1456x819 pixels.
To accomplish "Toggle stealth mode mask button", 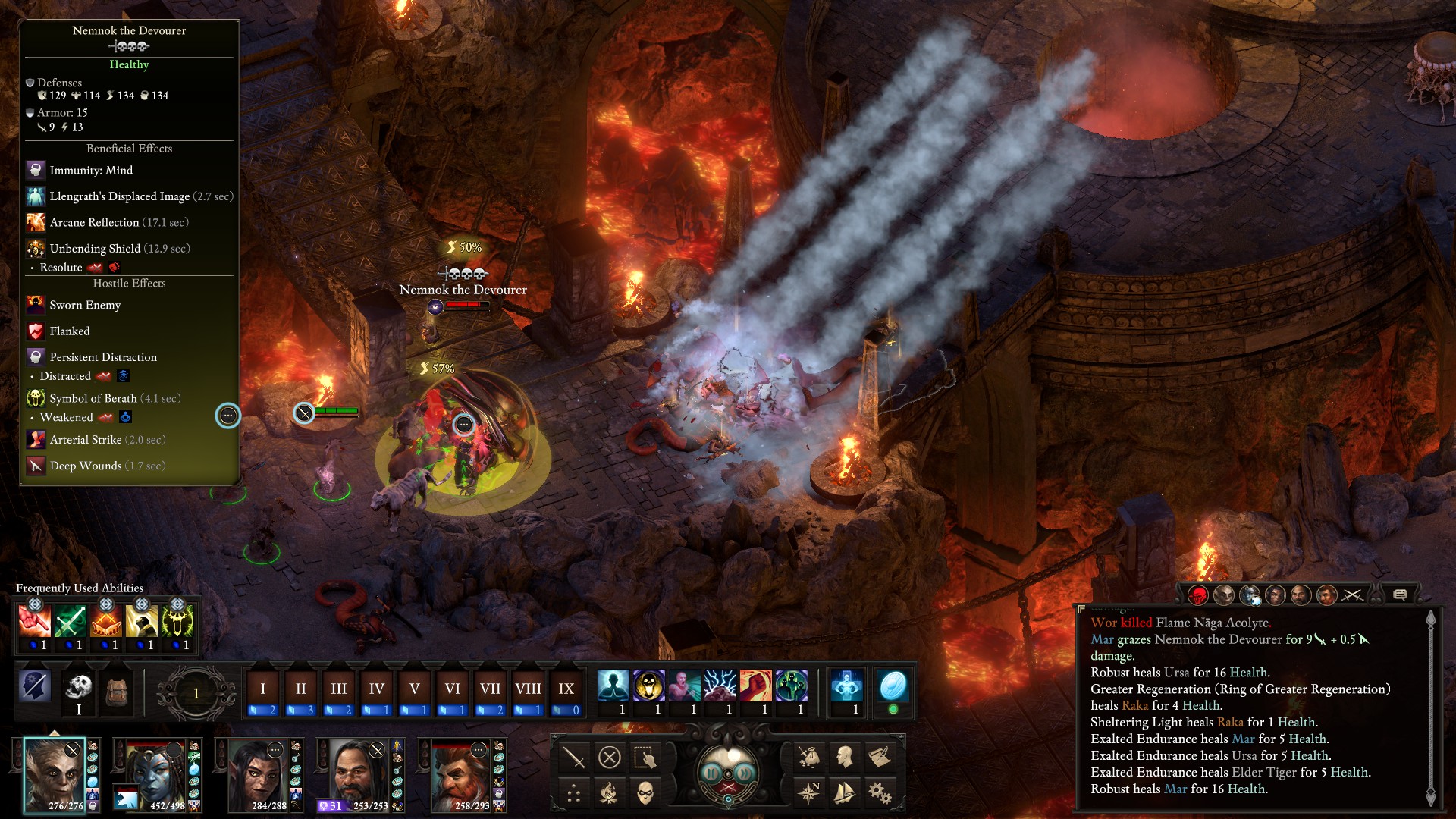I will [645, 793].
